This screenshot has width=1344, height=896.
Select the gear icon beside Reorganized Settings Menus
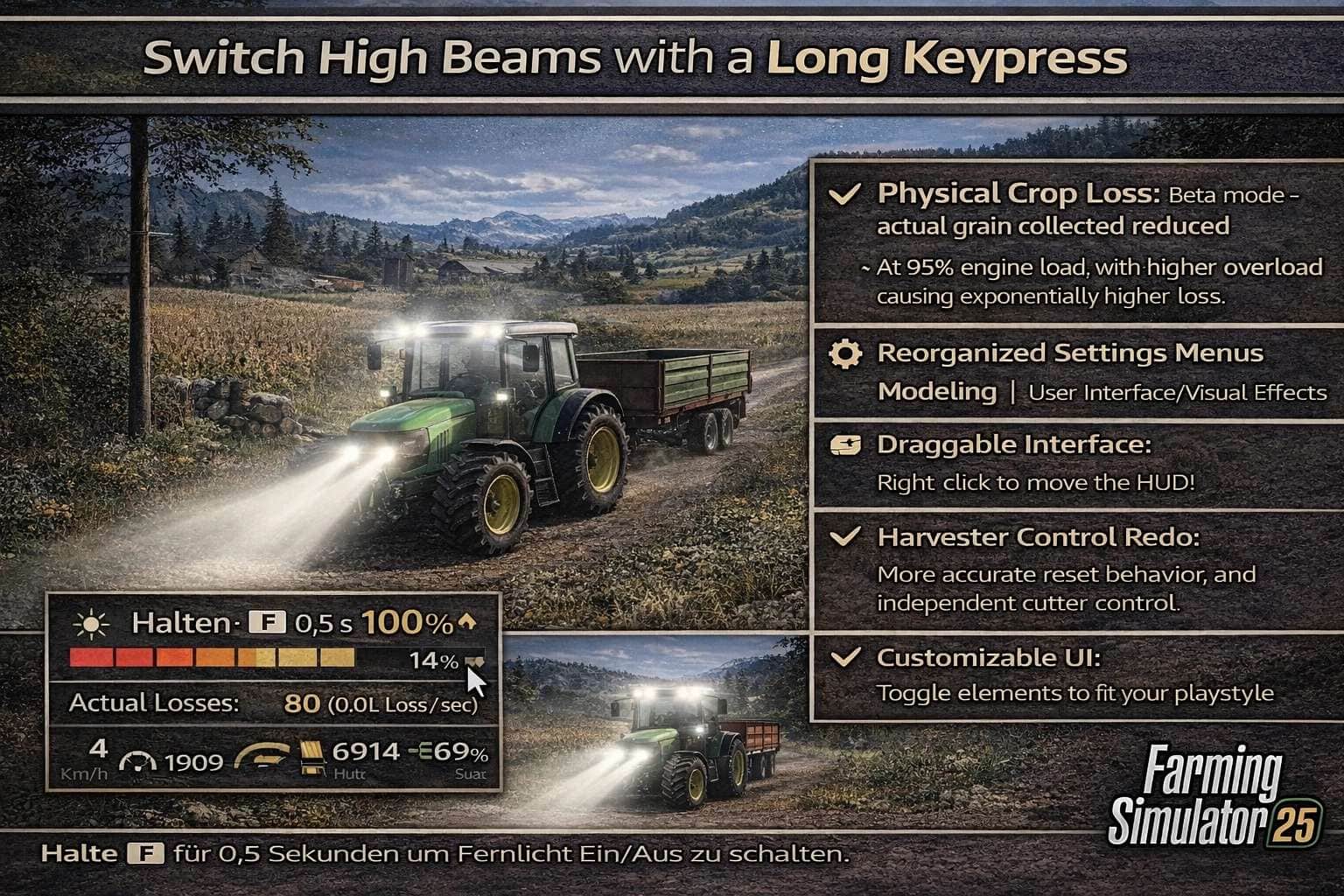click(x=845, y=354)
